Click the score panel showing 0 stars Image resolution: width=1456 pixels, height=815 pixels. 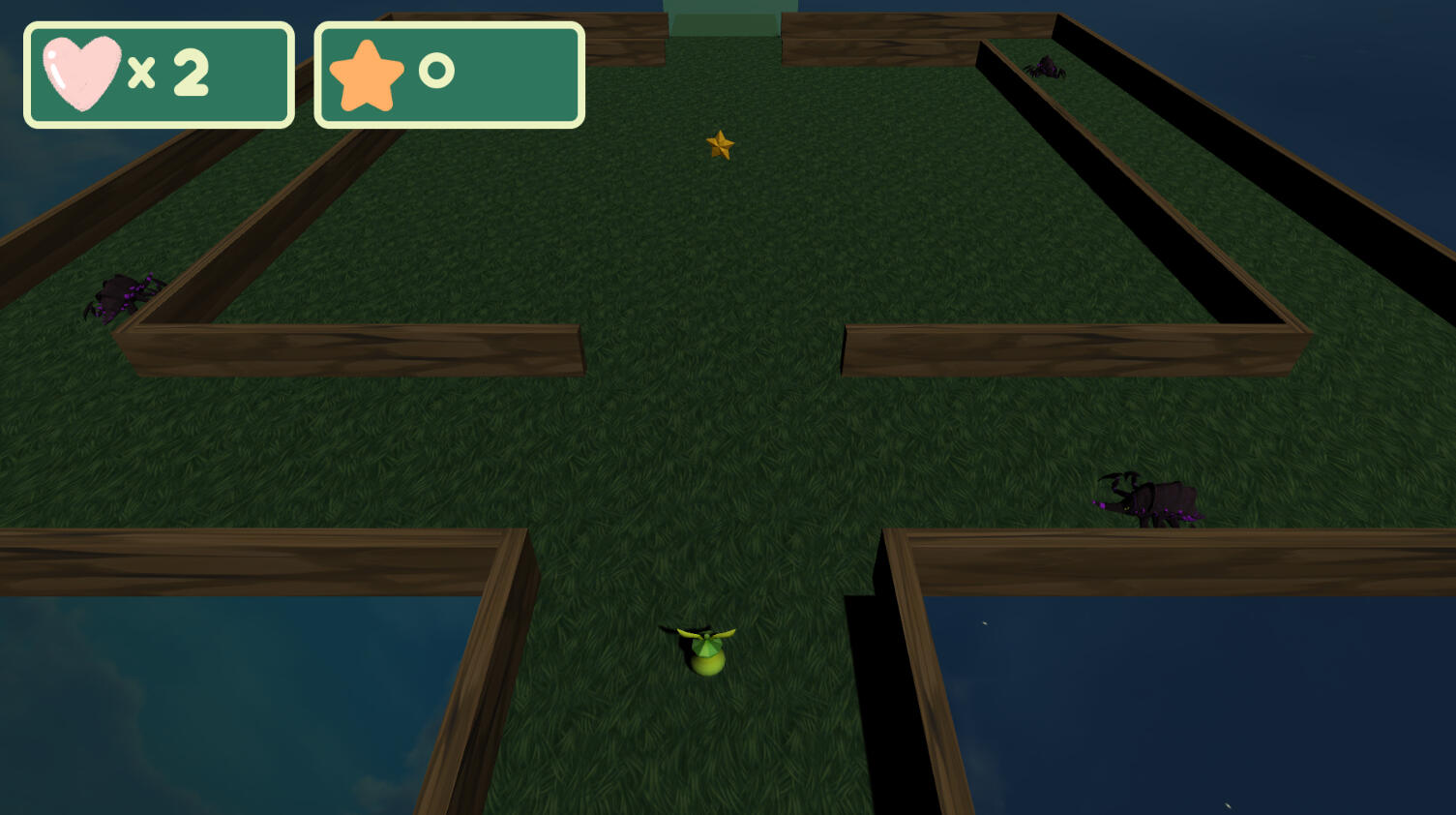click(448, 75)
